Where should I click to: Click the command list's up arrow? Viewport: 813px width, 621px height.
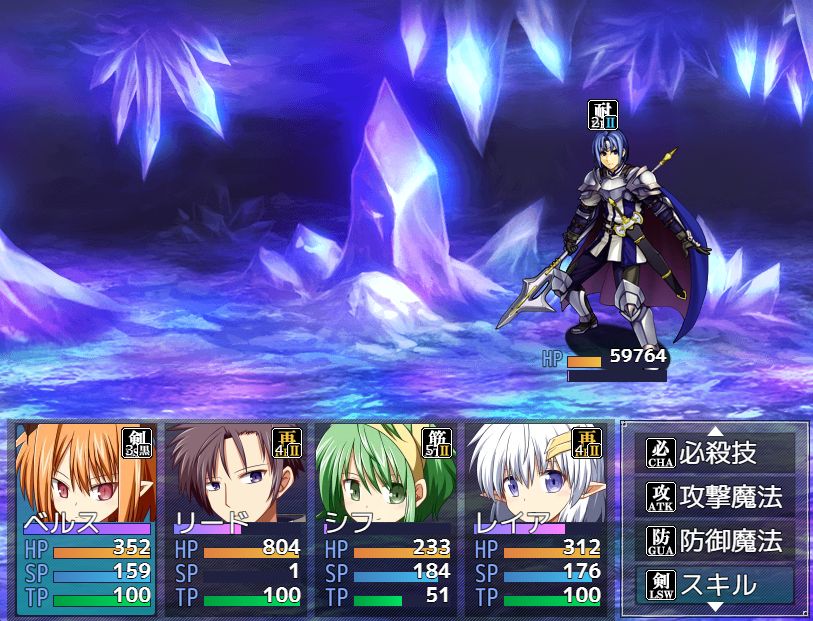(x=716, y=431)
